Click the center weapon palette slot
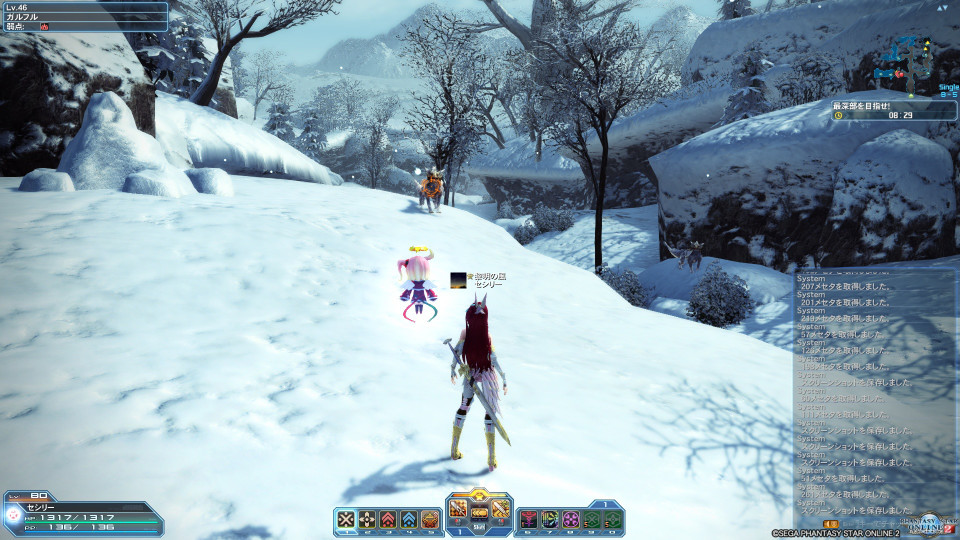Viewport: 960px width, 540px height. 479,513
